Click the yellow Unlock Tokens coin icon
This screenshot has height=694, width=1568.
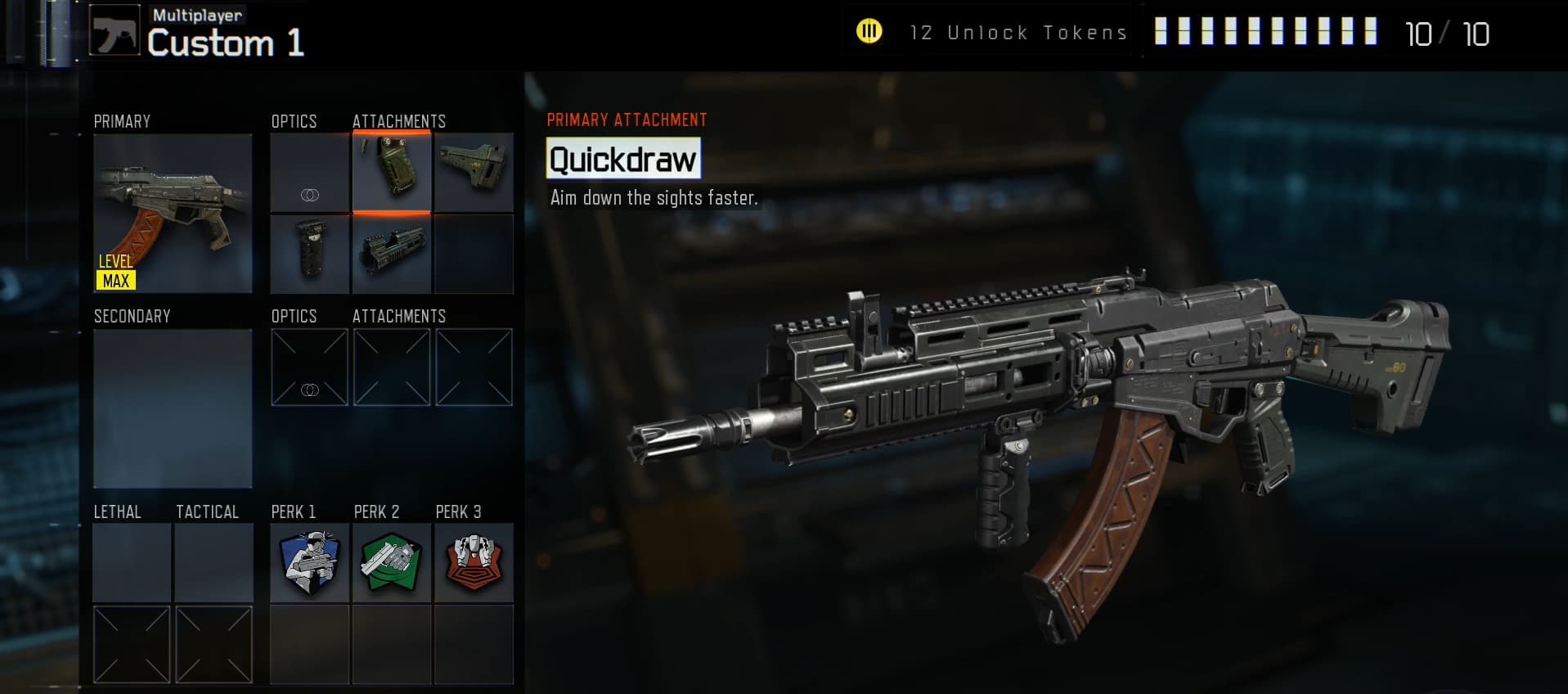click(x=869, y=33)
